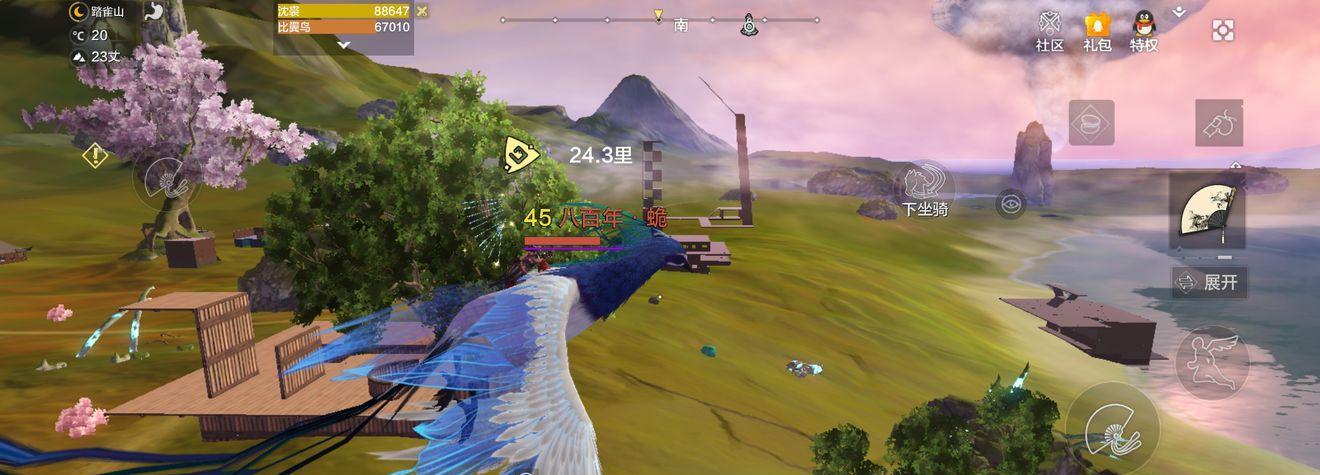Tap the whistle item slot

point(1219,123)
